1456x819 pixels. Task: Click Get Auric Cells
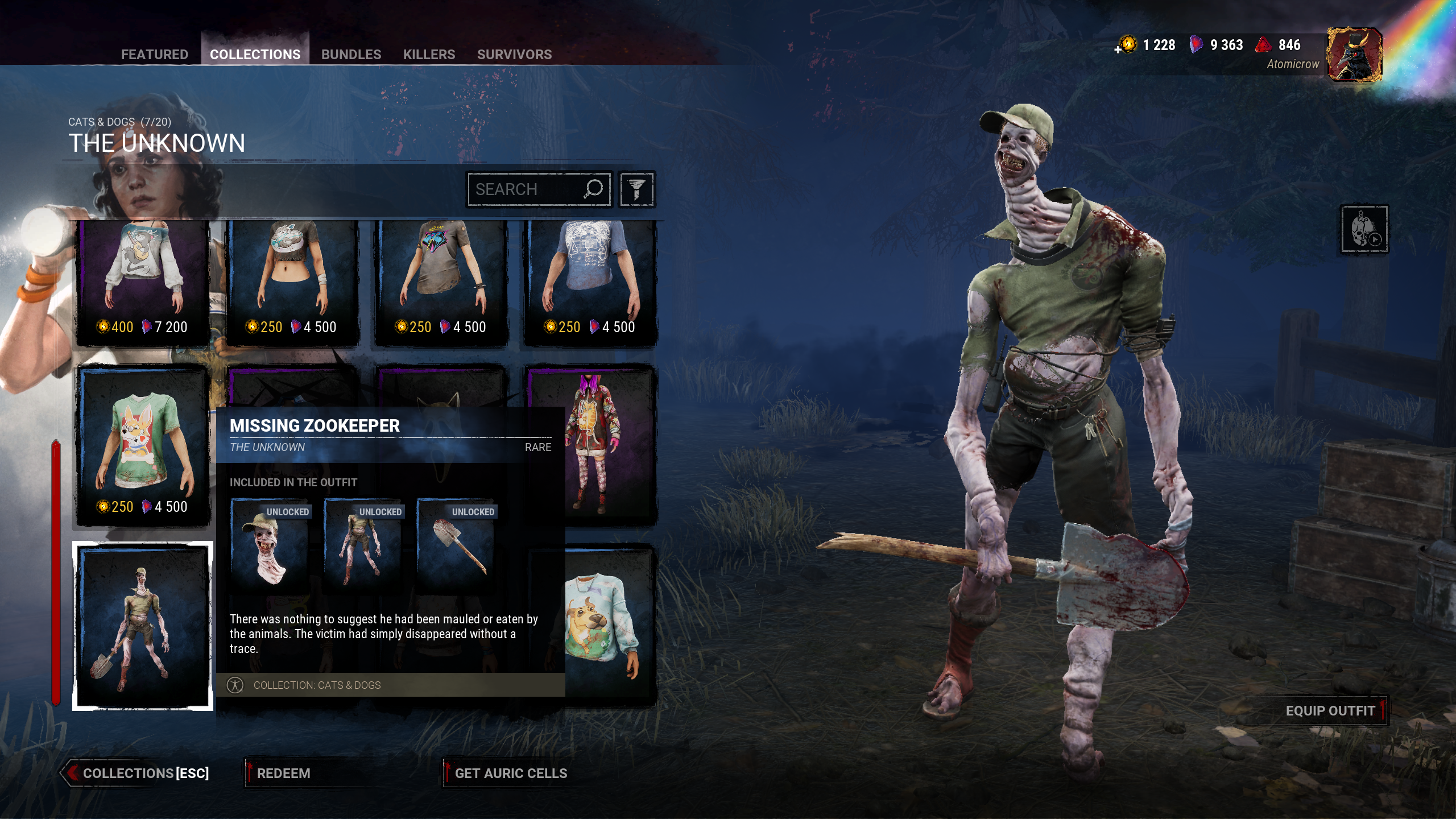511,773
